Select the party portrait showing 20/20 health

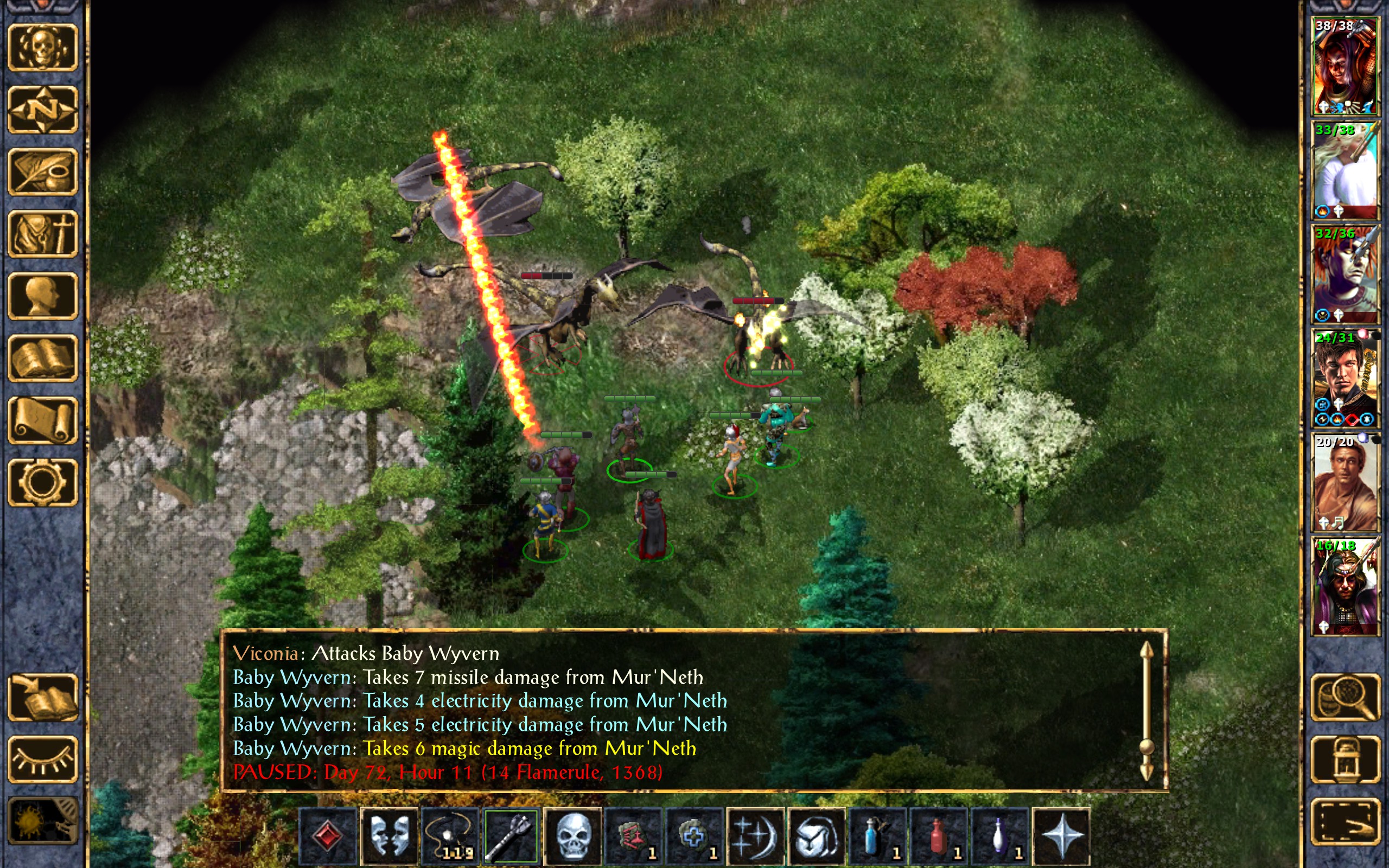click(x=1345, y=482)
